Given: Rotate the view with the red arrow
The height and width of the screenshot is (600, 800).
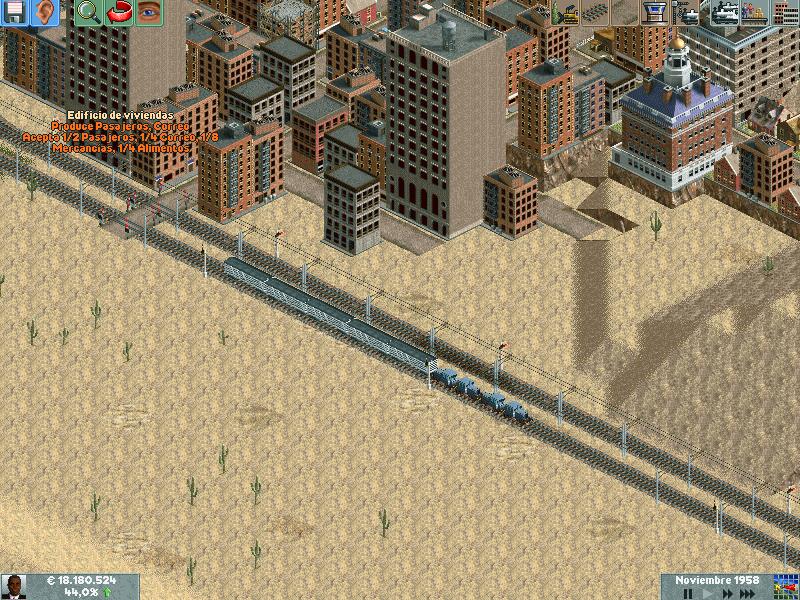Looking at the screenshot, I should pyautogui.click(x=119, y=13).
